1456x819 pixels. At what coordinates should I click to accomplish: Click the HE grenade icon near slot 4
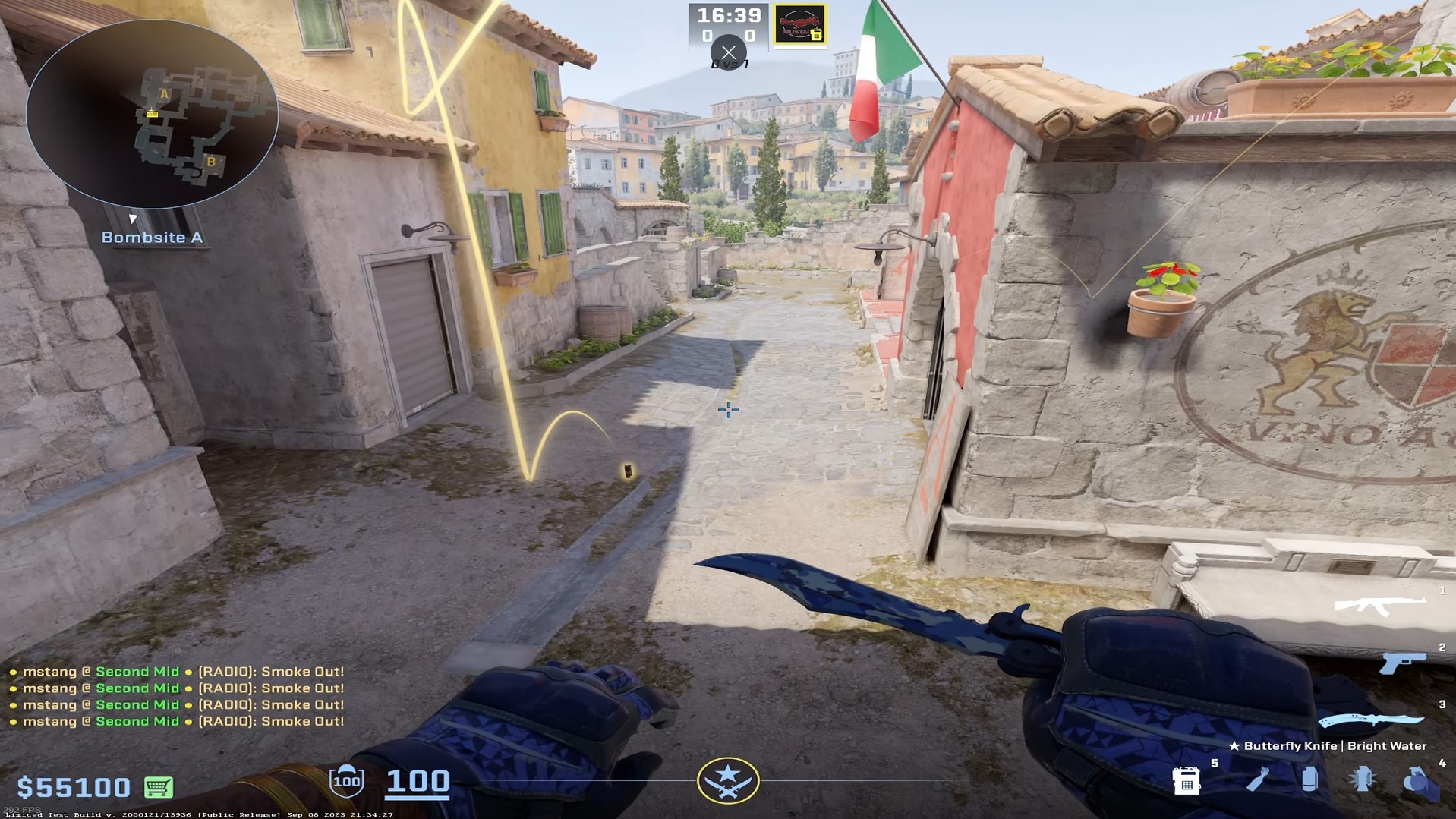tap(1413, 780)
